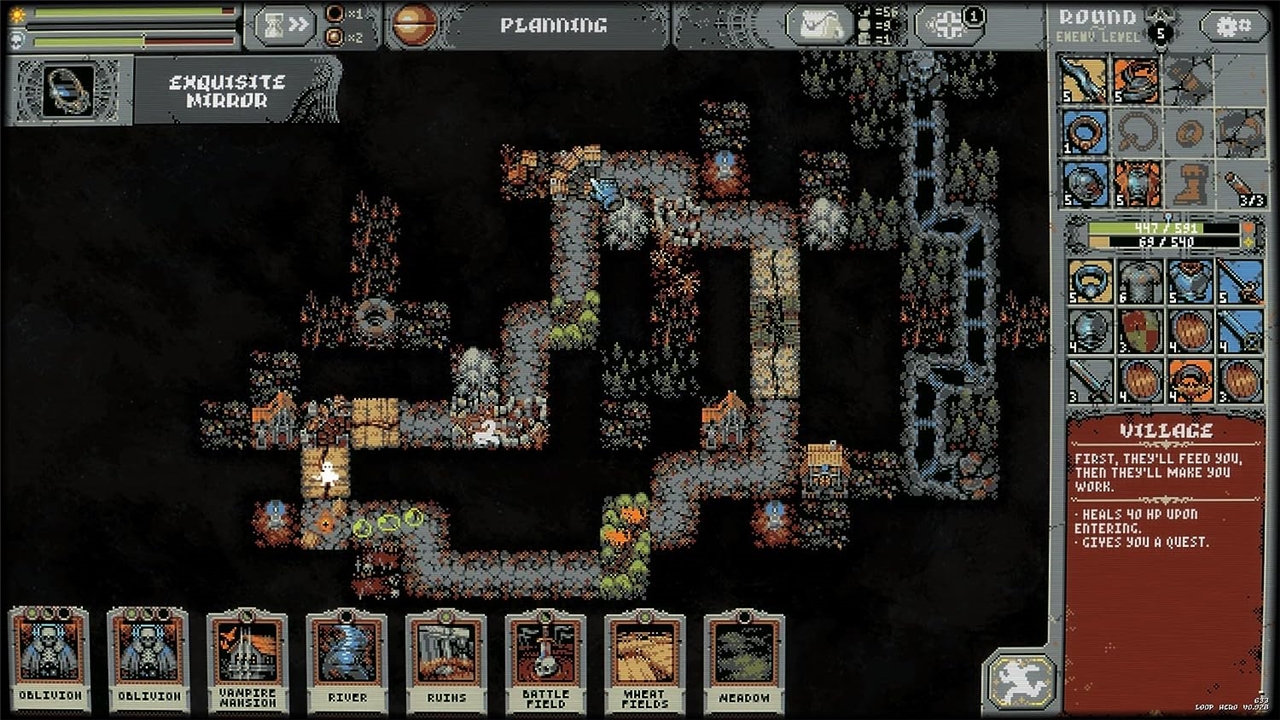
Task: Select the red-green checkered shield in inventory
Action: [x=1138, y=331]
